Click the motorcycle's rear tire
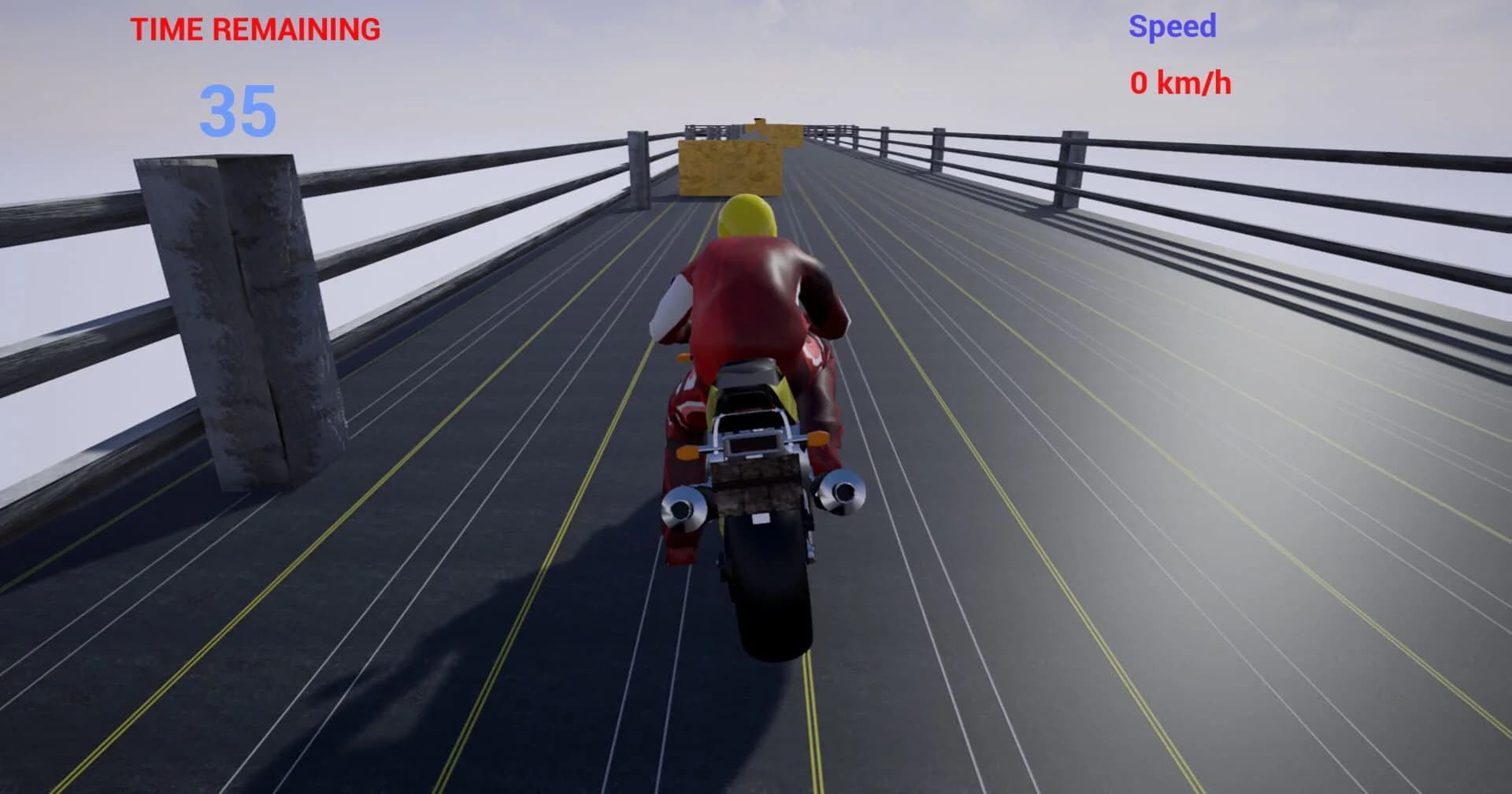 coord(768,599)
